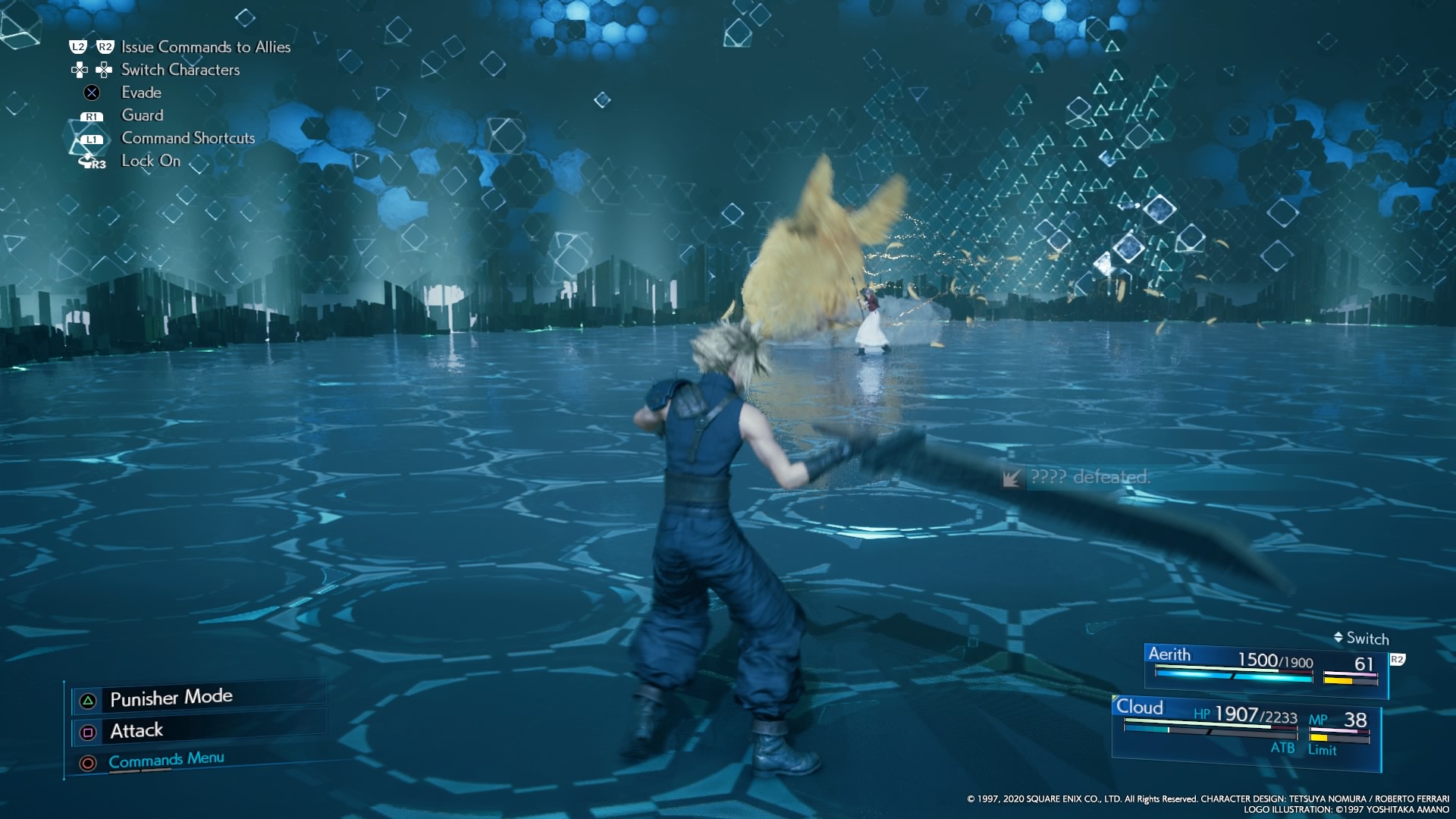Click the Guard command text
Image resolution: width=1456 pixels, height=819 pixels.
point(143,115)
